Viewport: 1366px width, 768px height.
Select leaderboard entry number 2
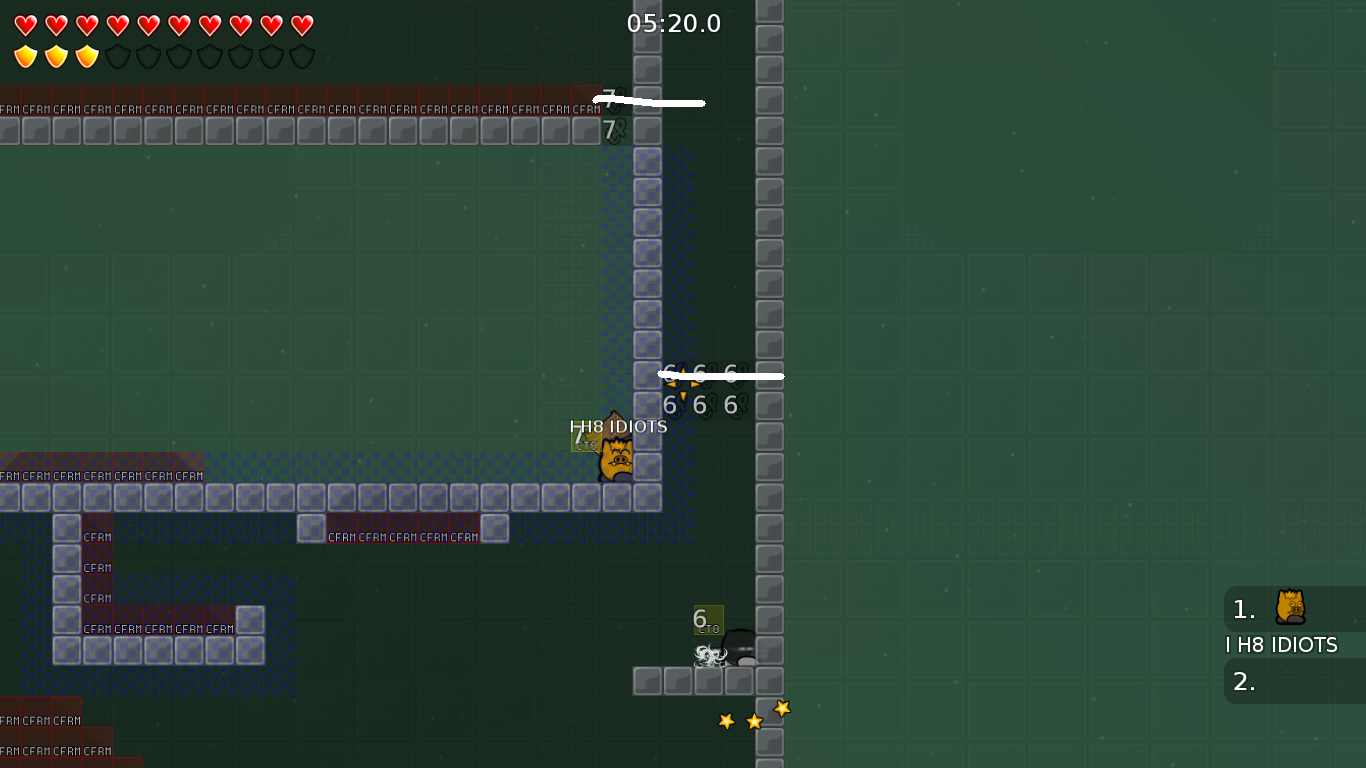pyautogui.click(x=1243, y=682)
